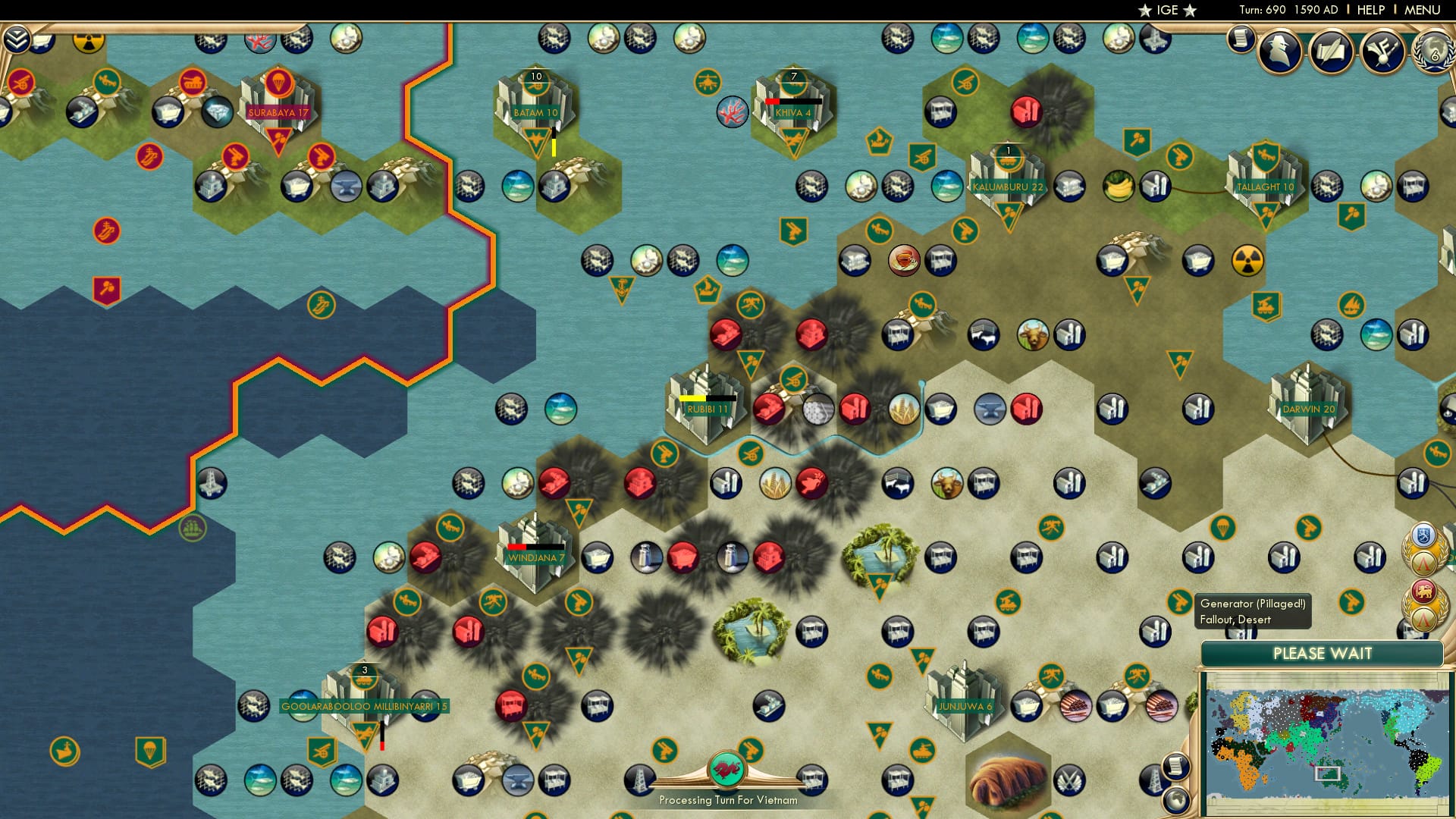Click the Sri Lanka lion notification badge

pos(1423,591)
